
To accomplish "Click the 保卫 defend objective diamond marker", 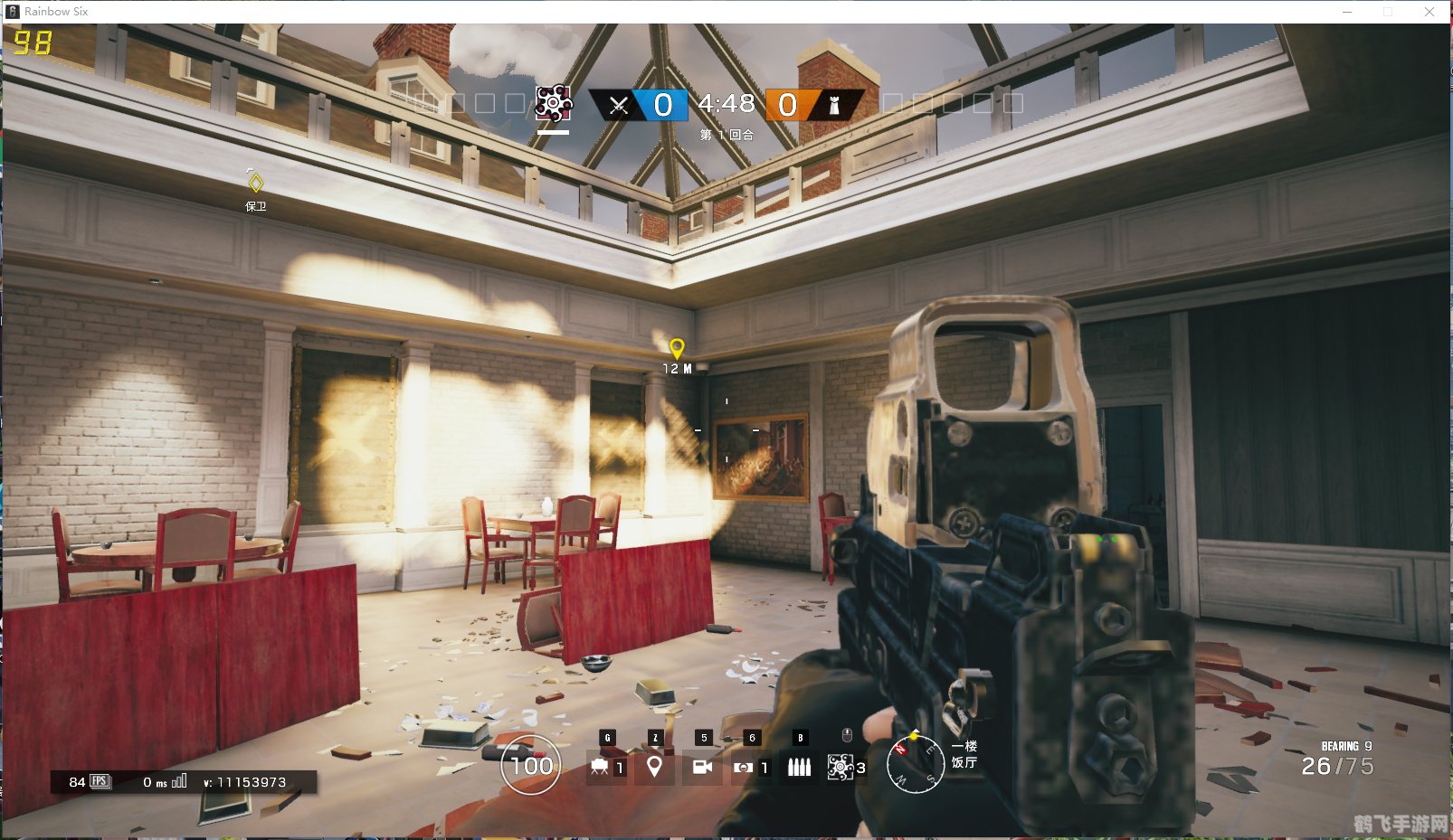I will (256, 184).
